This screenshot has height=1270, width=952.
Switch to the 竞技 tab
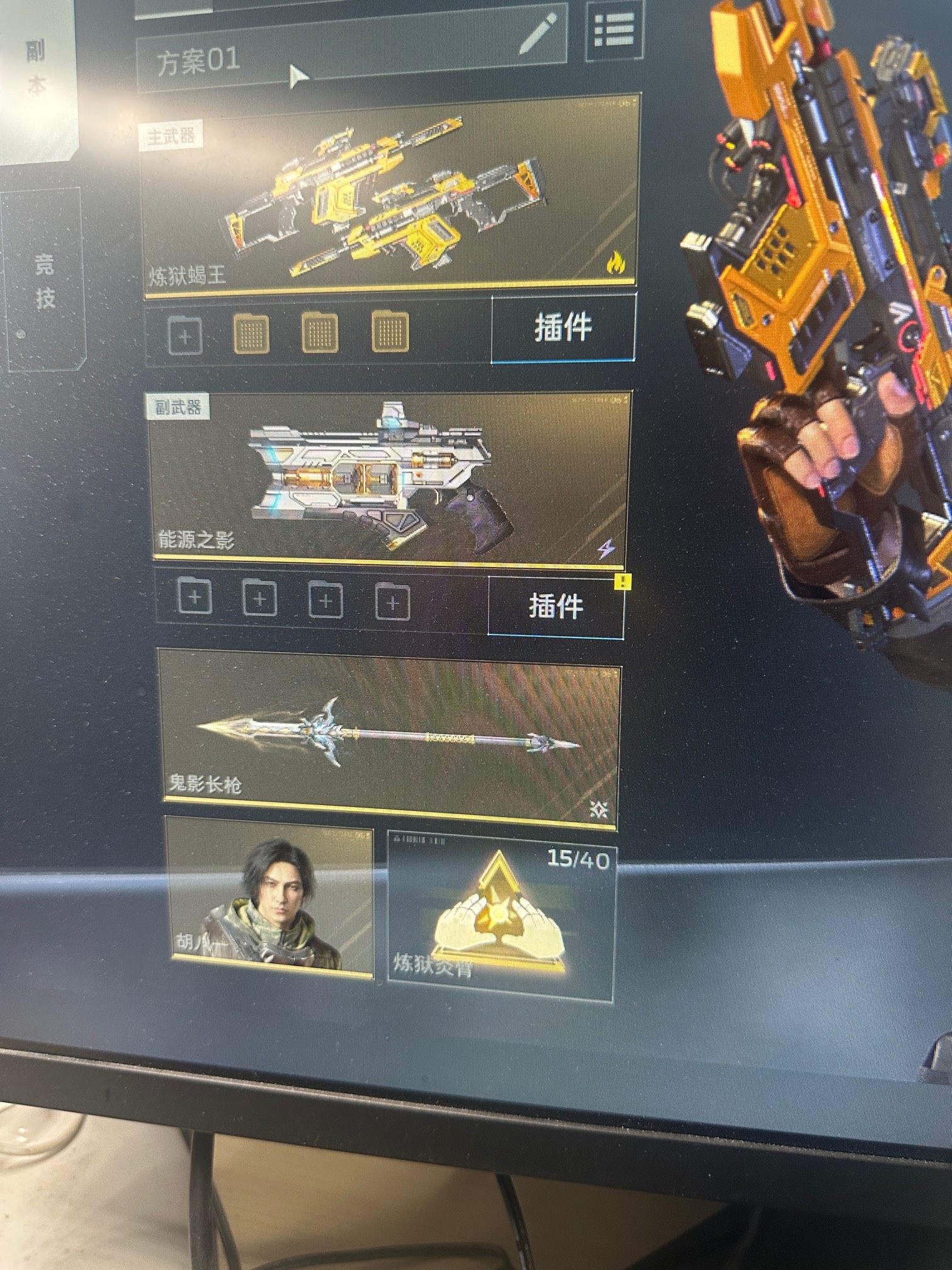click(x=44, y=280)
